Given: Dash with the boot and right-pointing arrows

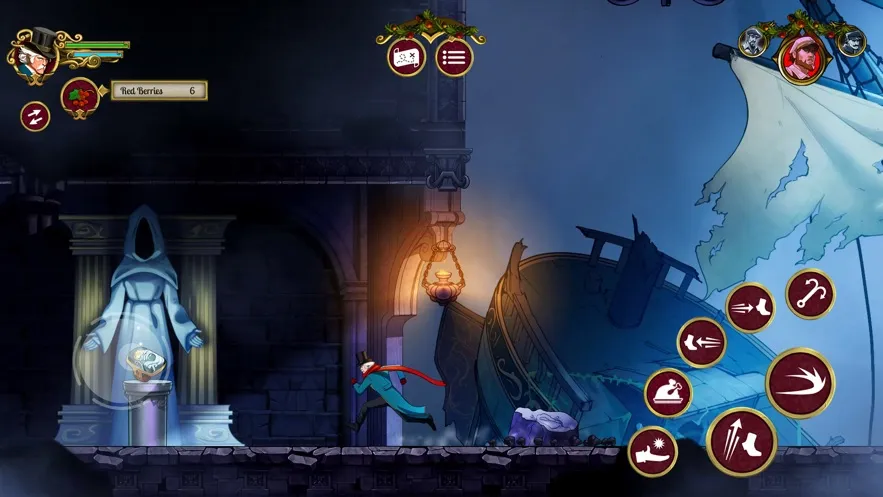Looking at the screenshot, I should [750, 308].
